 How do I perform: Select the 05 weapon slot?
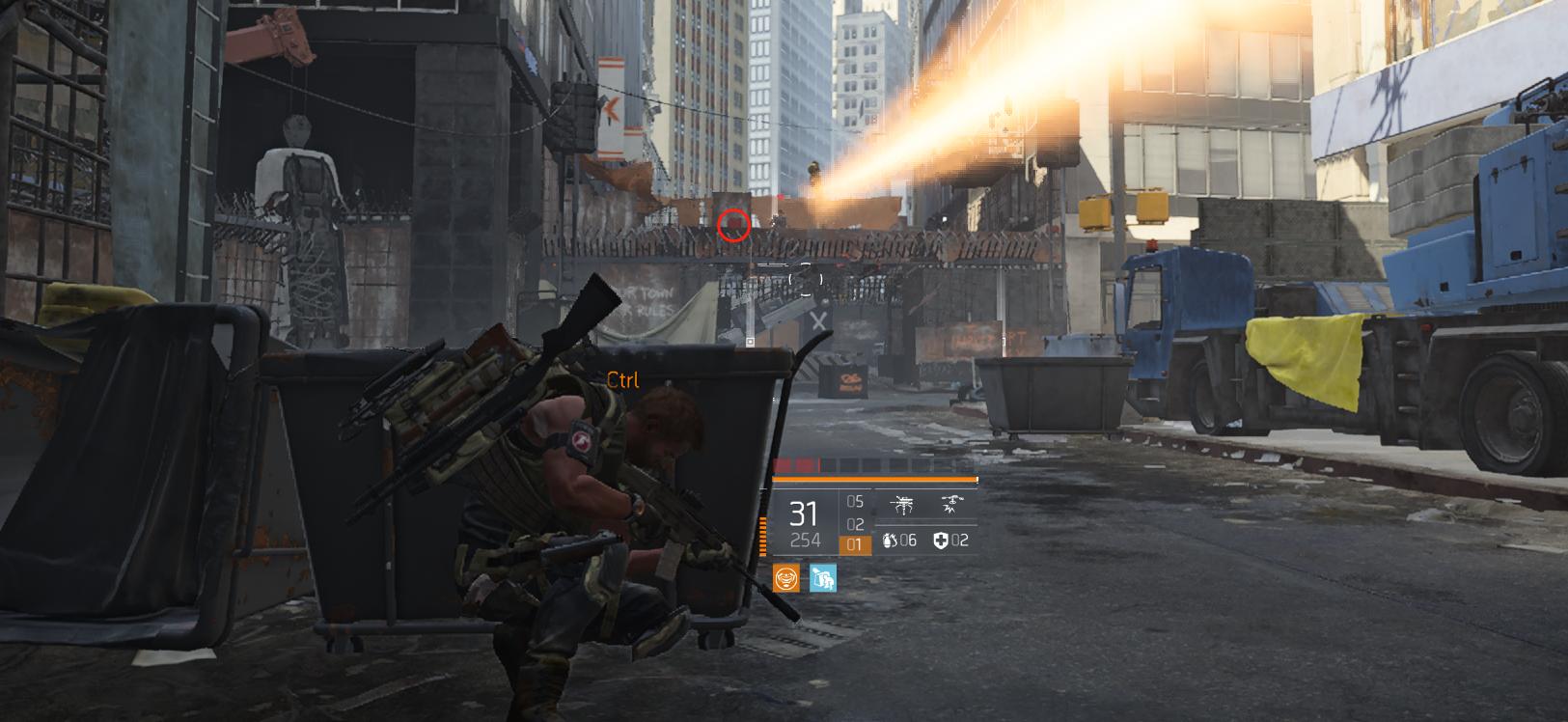click(x=855, y=502)
